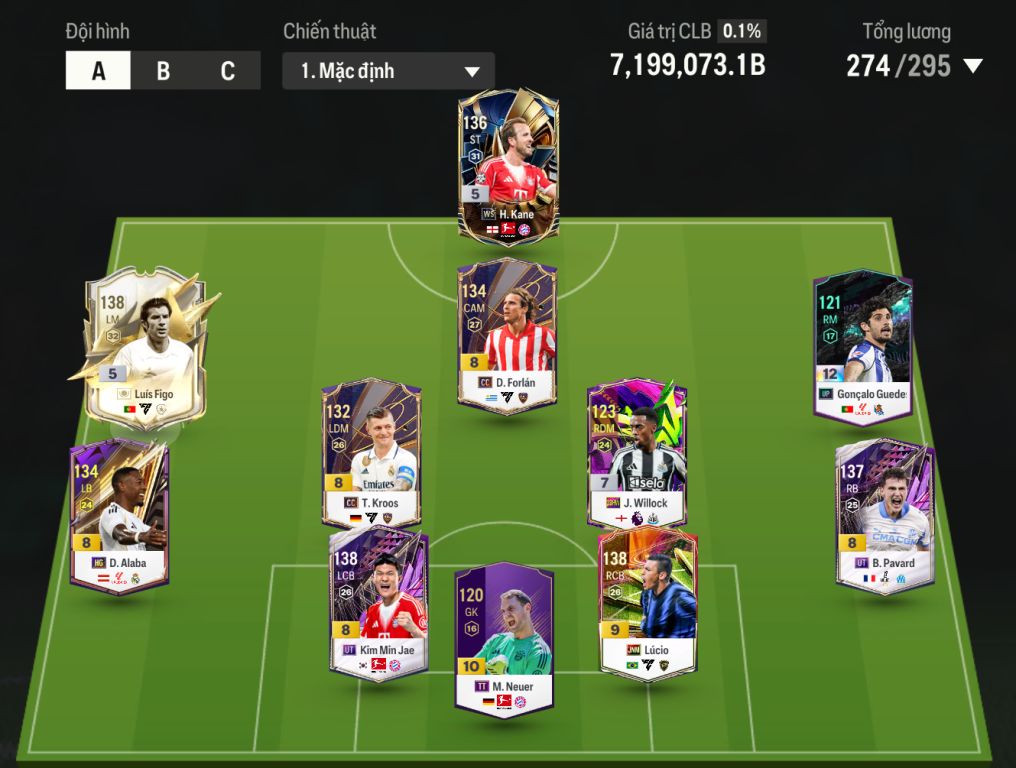Select the H. Kane striker card

pyautogui.click(x=508, y=164)
